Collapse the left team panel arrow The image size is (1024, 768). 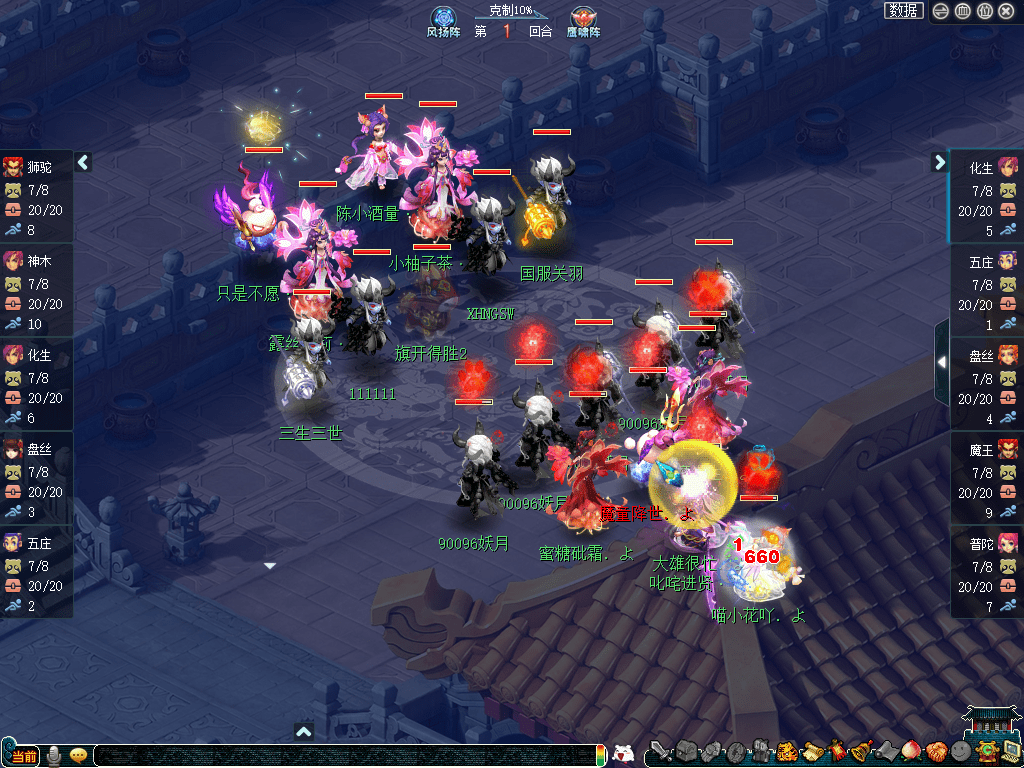coord(83,162)
